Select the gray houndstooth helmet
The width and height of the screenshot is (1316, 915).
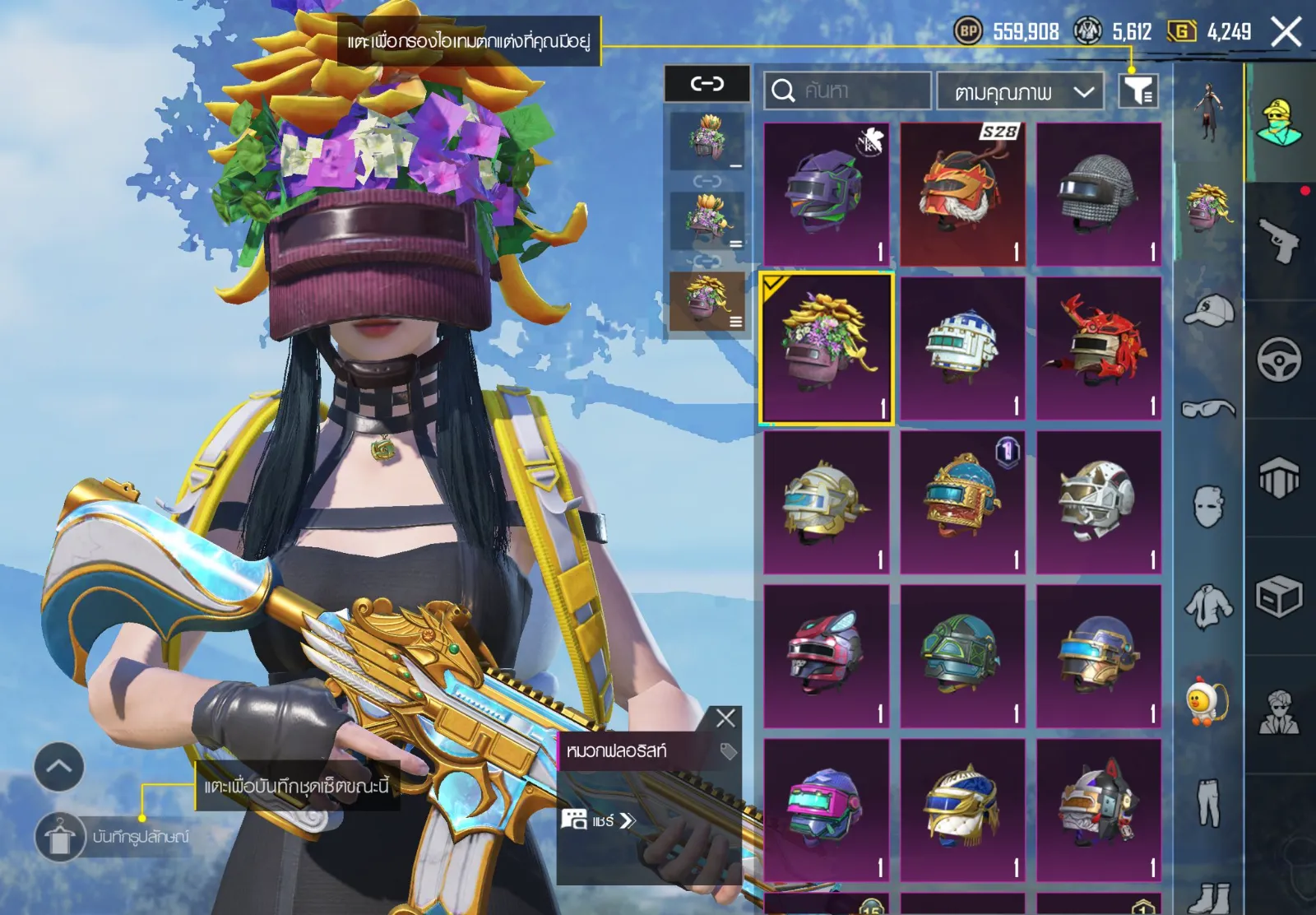pos(1099,194)
